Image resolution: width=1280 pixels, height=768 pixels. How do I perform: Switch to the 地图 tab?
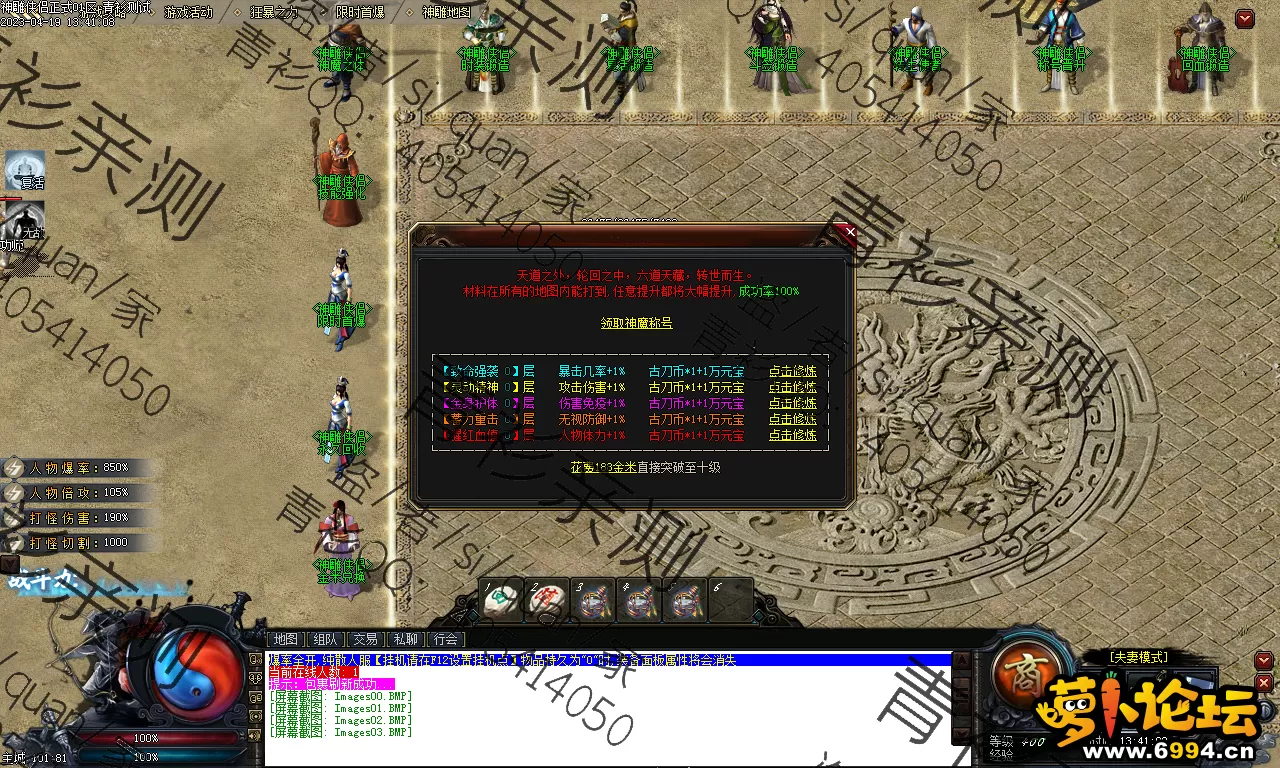coord(286,639)
